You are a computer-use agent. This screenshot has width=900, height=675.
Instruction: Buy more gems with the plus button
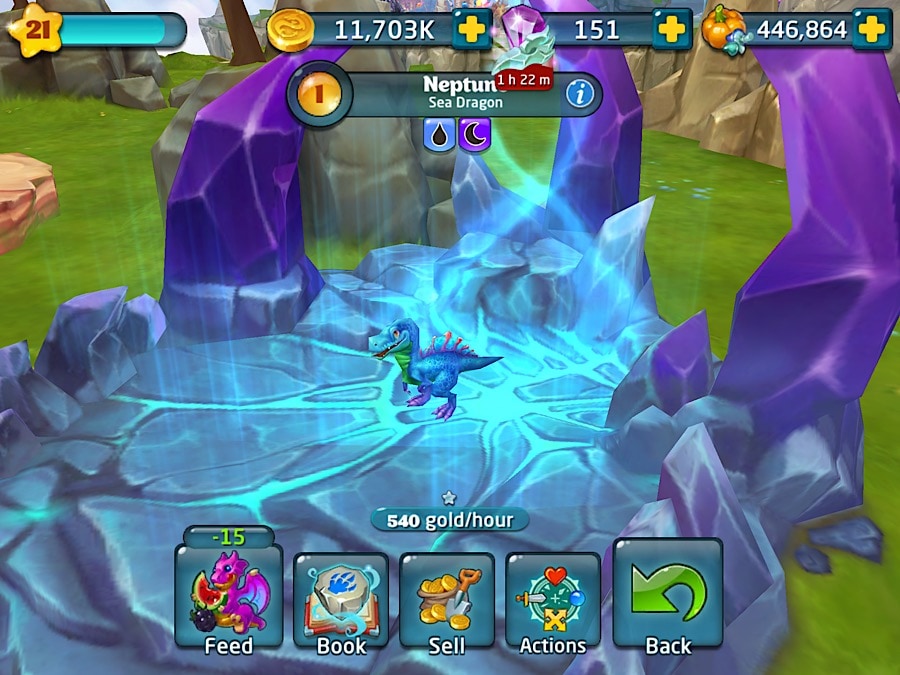pyautogui.click(x=672, y=30)
